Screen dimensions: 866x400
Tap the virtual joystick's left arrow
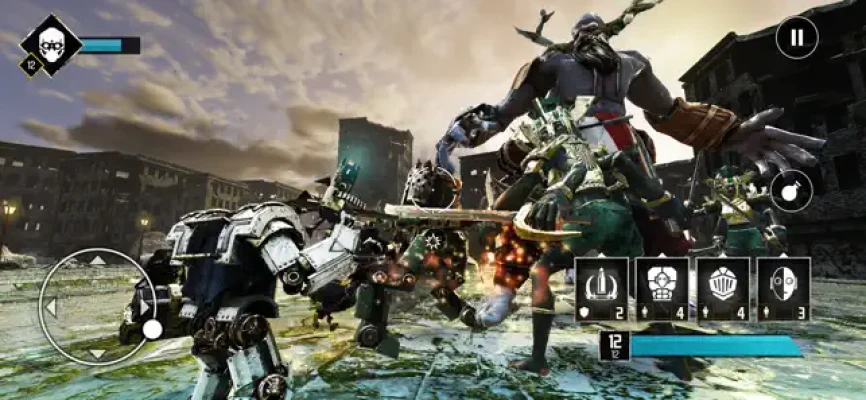coord(50,307)
